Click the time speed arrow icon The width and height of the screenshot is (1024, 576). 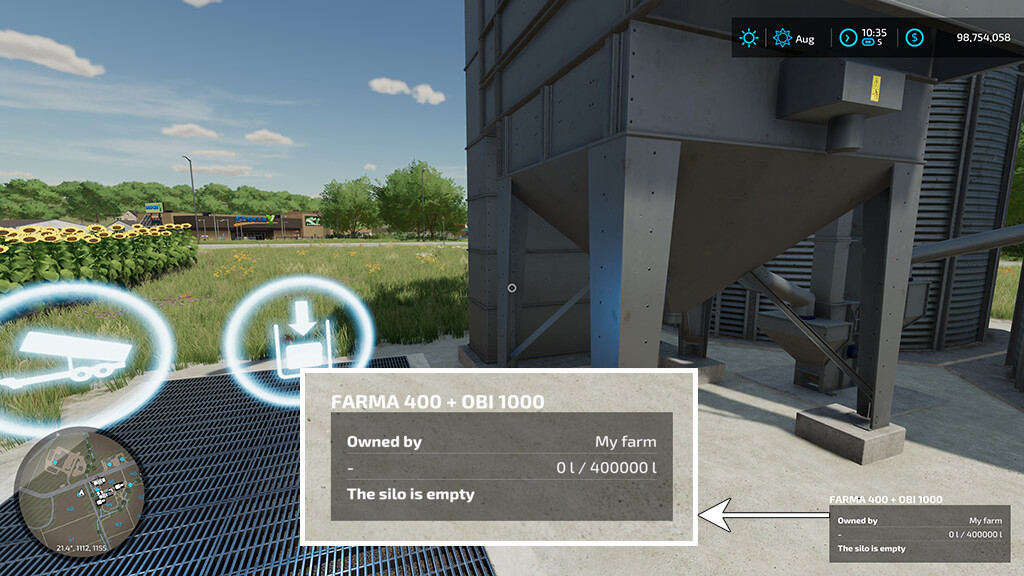coord(848,38)
